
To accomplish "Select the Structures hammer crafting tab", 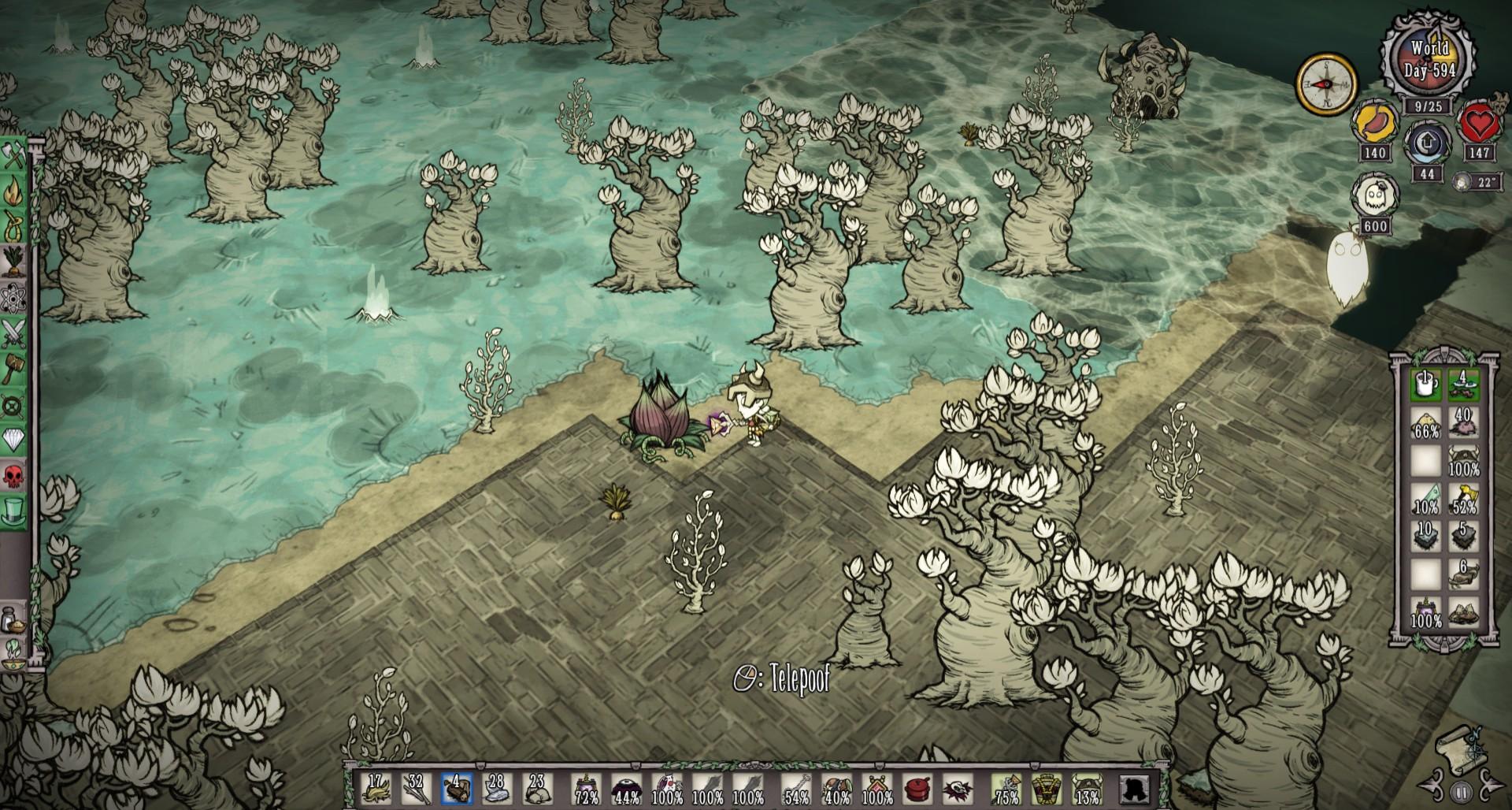I will point(14,370).
